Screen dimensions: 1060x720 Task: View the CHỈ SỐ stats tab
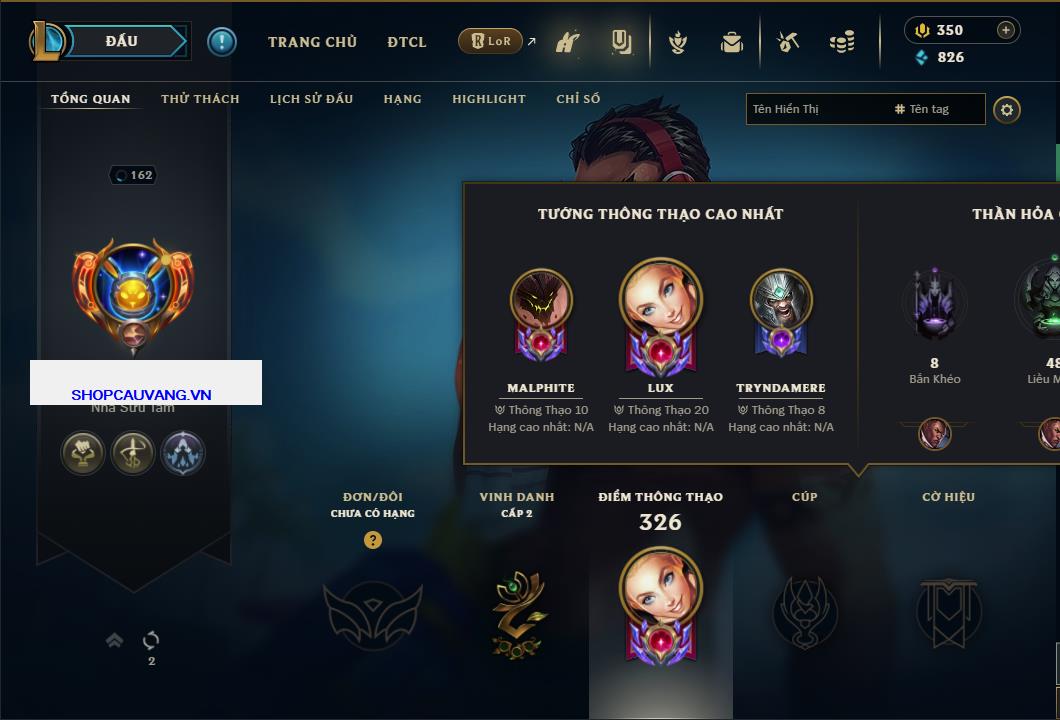pos(578,99)
